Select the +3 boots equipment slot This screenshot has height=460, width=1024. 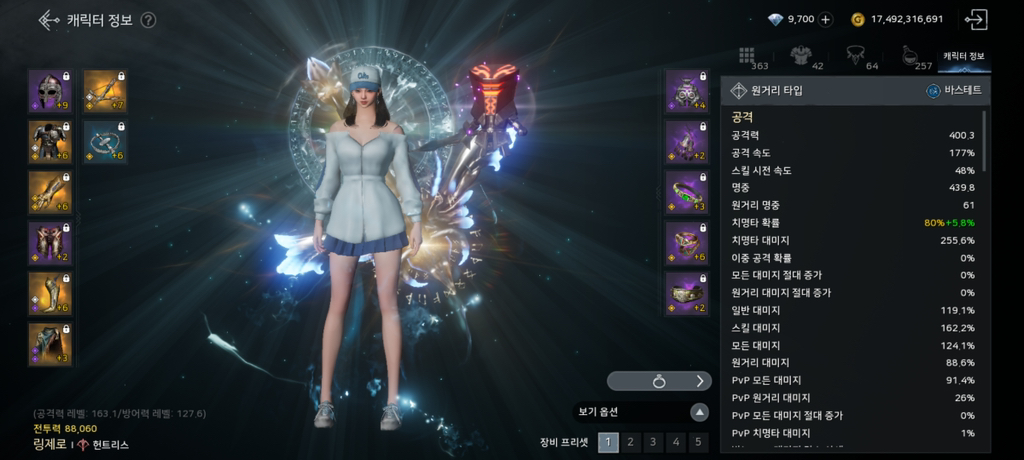coord(49,344)
